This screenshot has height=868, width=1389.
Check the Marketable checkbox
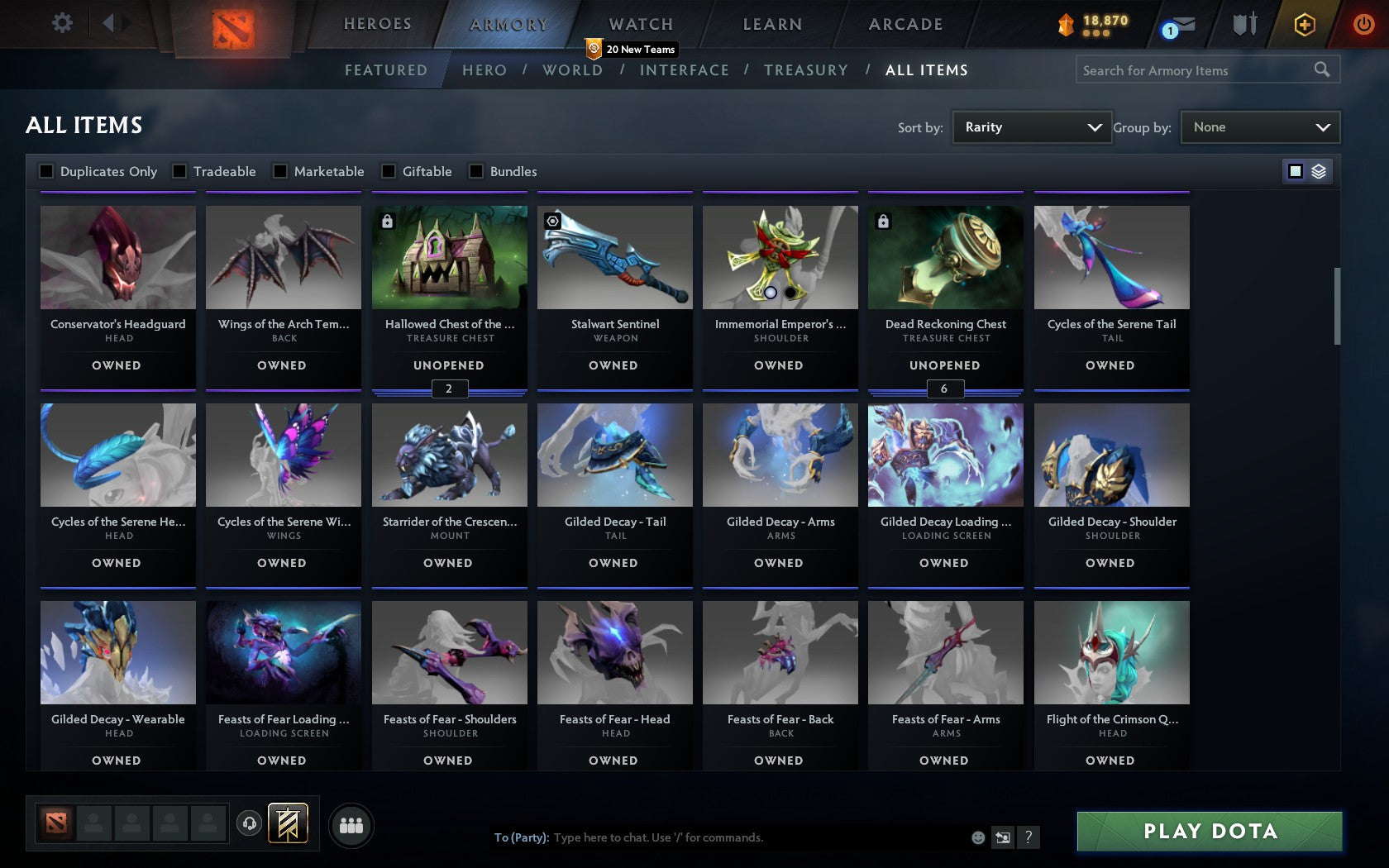coord(279,171)
